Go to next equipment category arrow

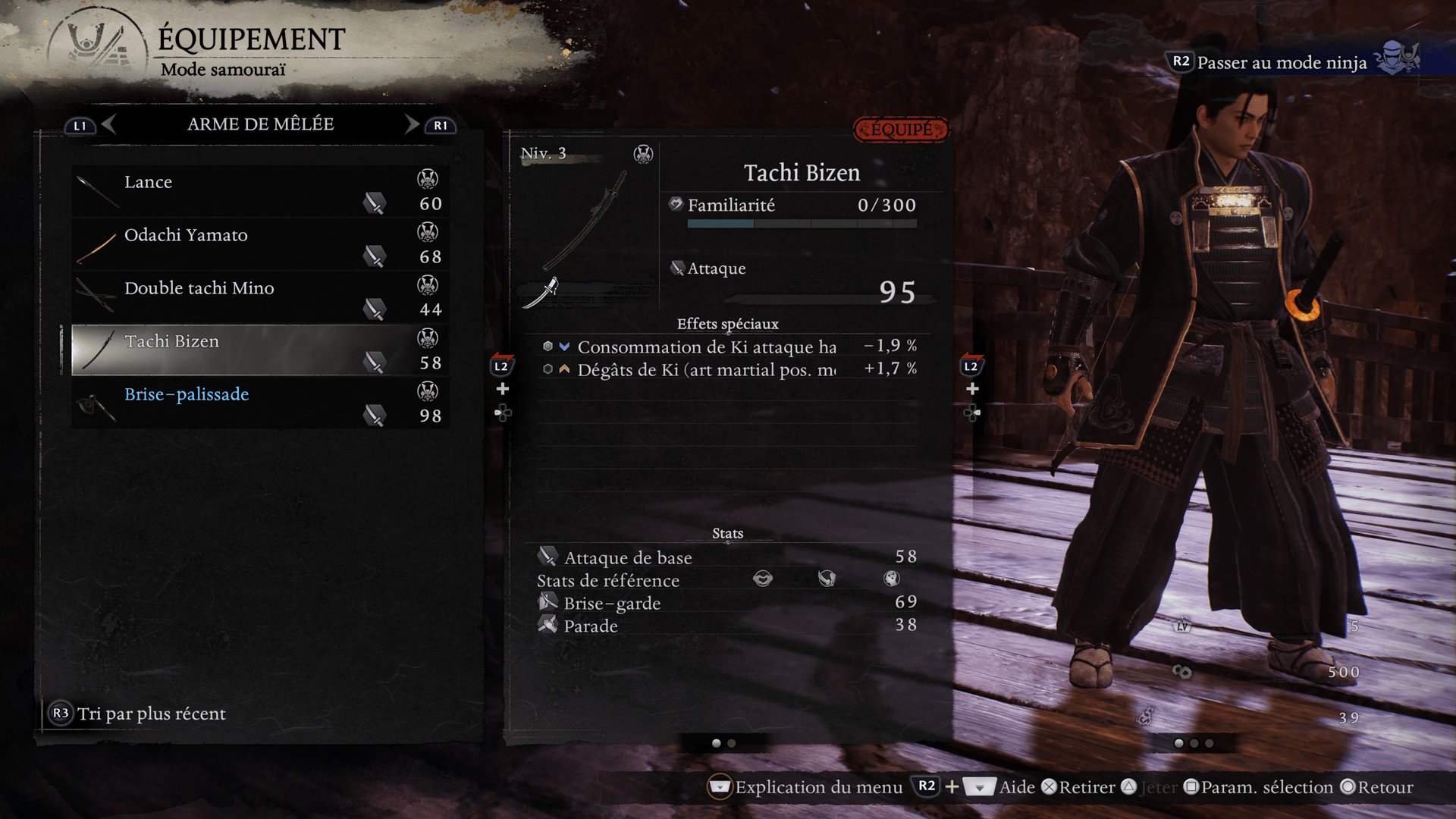[x=412, y=124]
